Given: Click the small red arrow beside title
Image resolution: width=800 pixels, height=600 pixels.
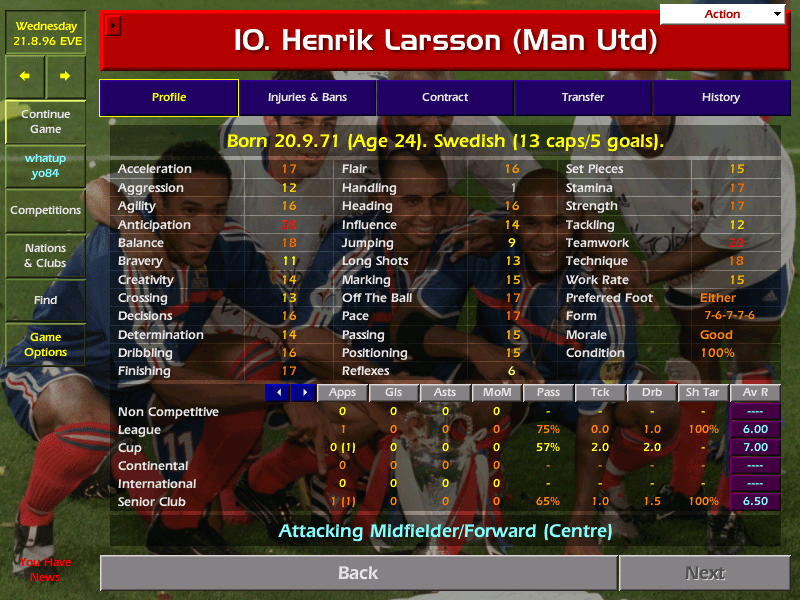Looking at the screenshot, I should (x=113, y=24).
